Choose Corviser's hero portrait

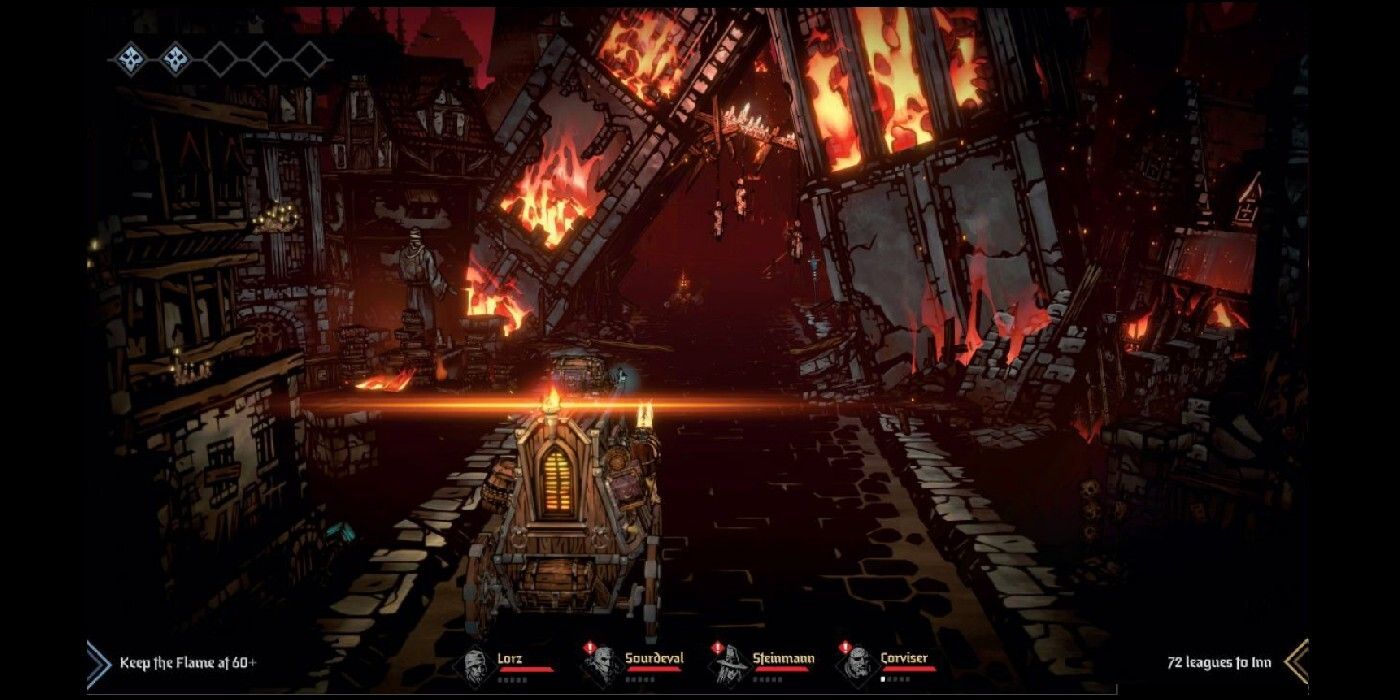tap(856, 664)
